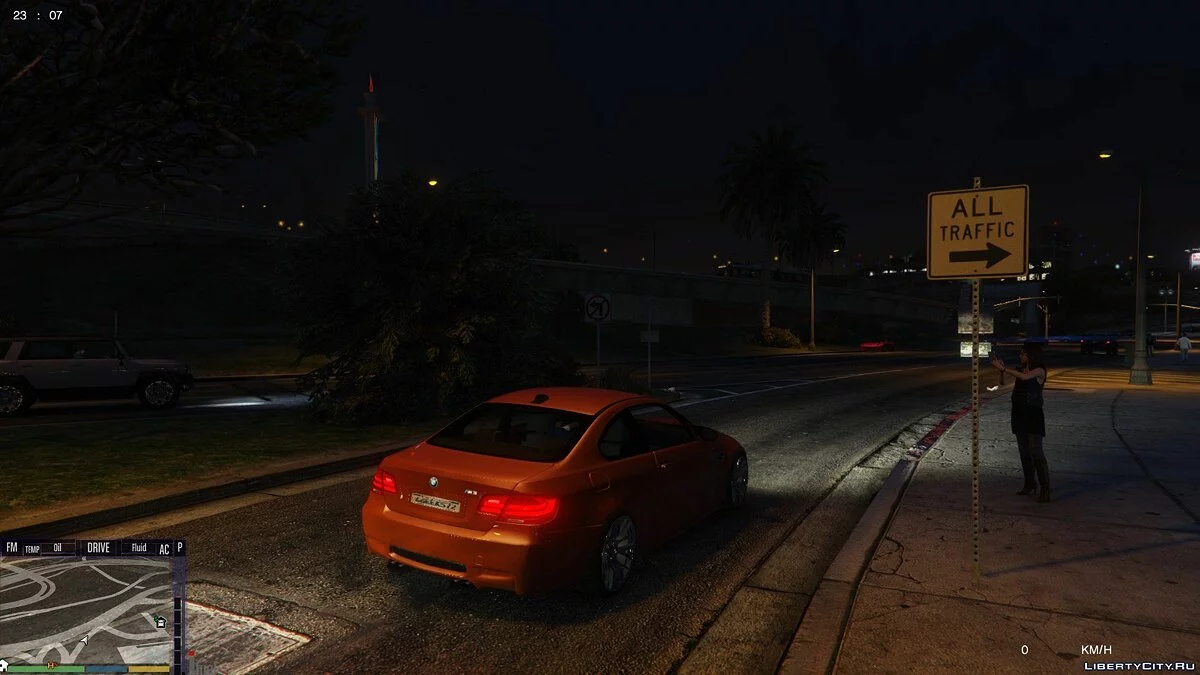Click the DRIVE gear indicator

click(x=99, y=548)
